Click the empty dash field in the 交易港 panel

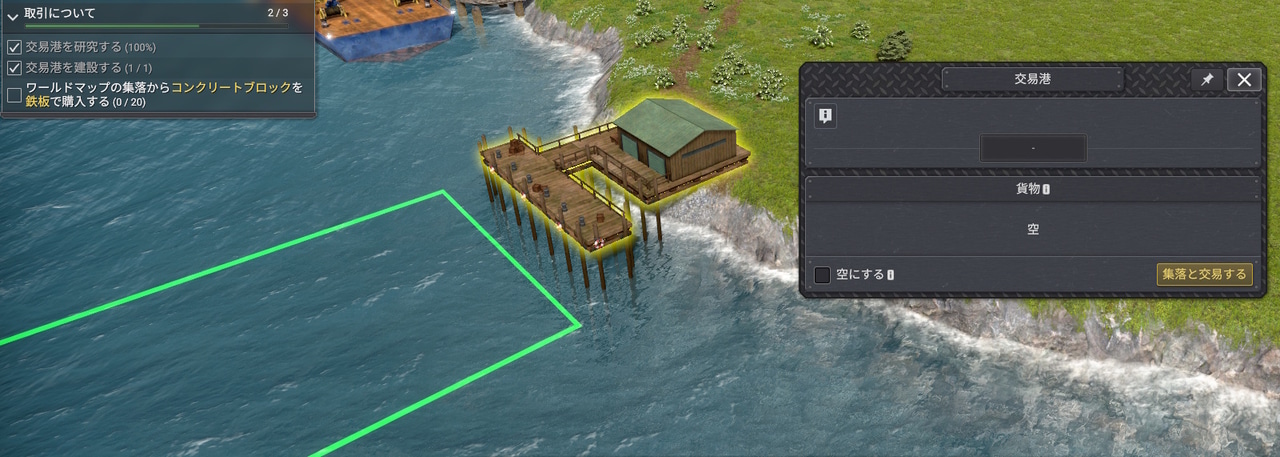(1033, 148)
